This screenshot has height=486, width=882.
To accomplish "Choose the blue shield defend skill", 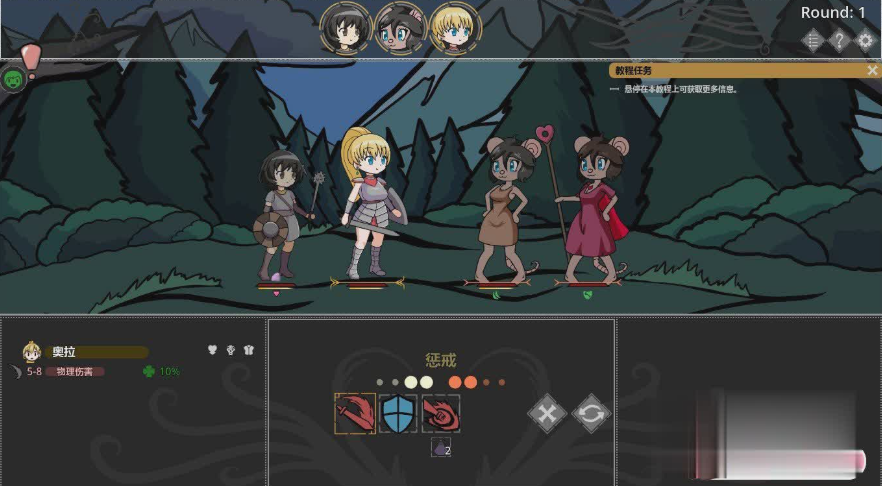I will click(398, 413).
